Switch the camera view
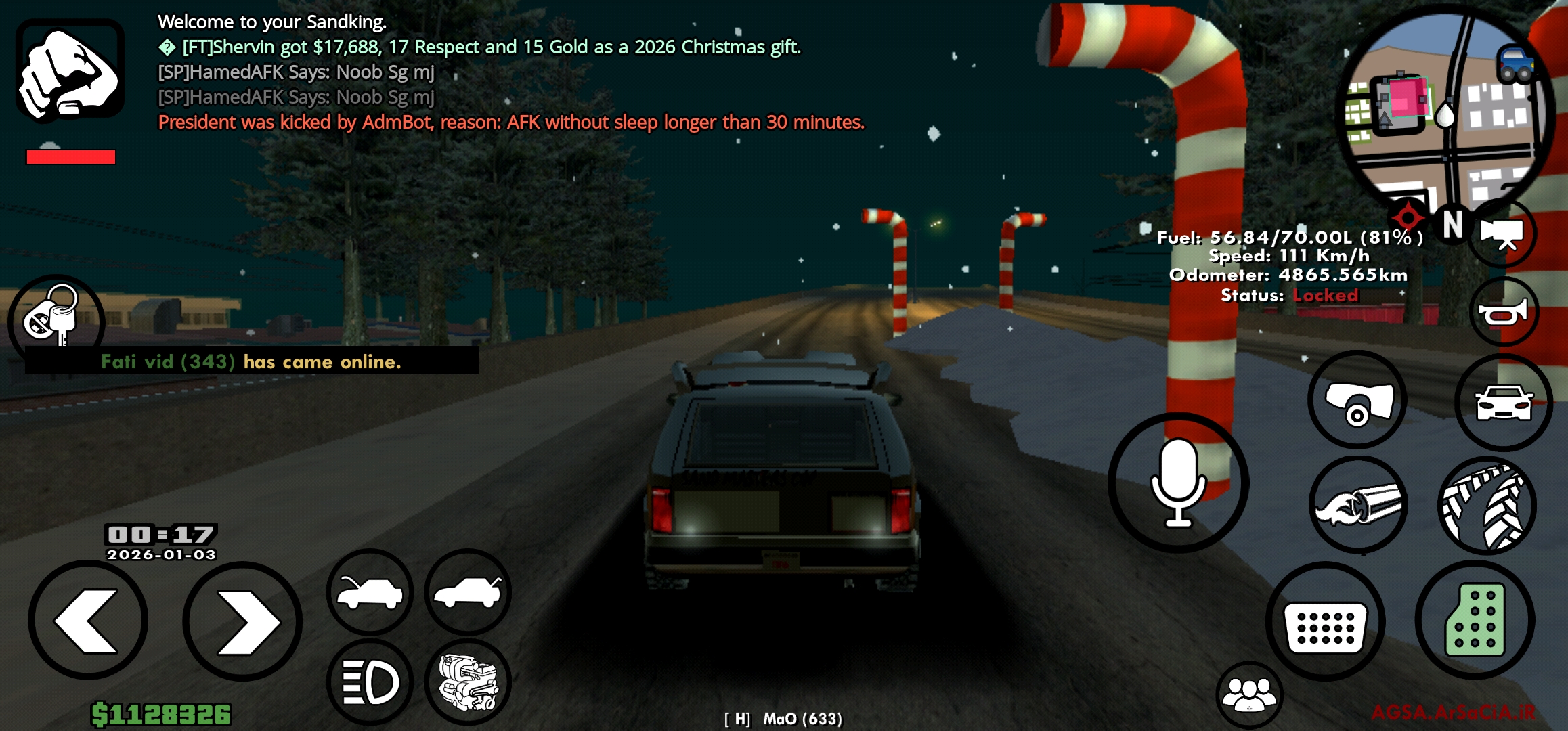Viewport: 1568px width, 731px height. tap(1502, 234)
